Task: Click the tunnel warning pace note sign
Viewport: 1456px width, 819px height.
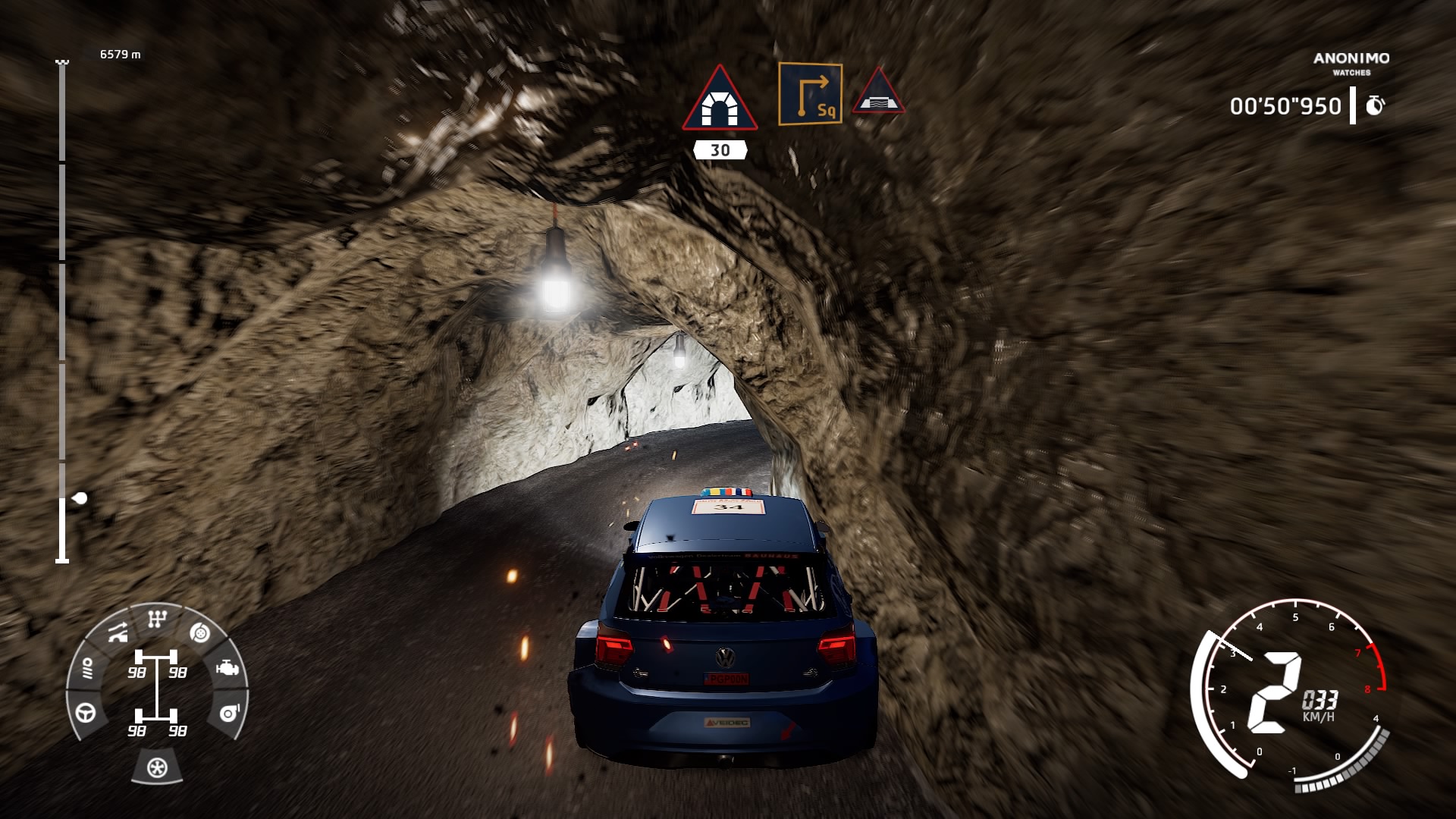Action: click(719, 100)
